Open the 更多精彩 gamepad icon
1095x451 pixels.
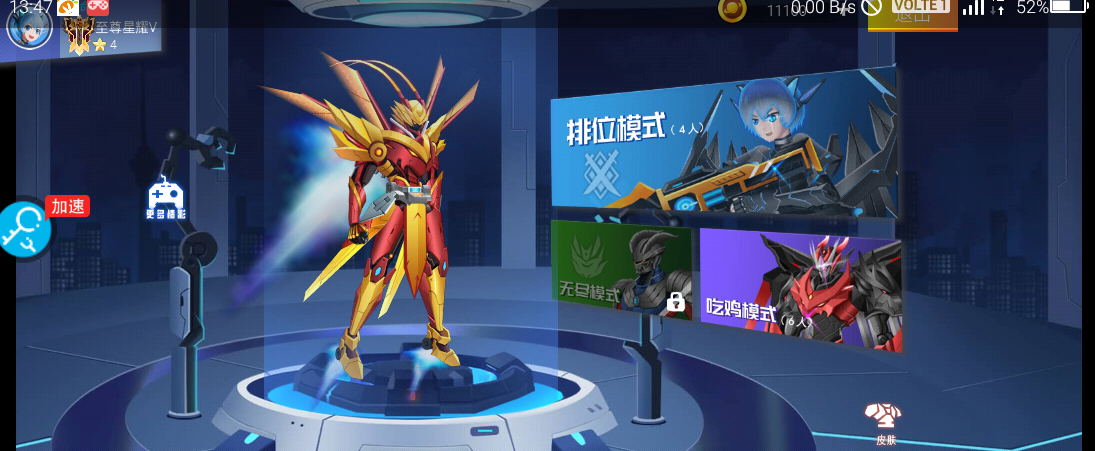[165, 198]
